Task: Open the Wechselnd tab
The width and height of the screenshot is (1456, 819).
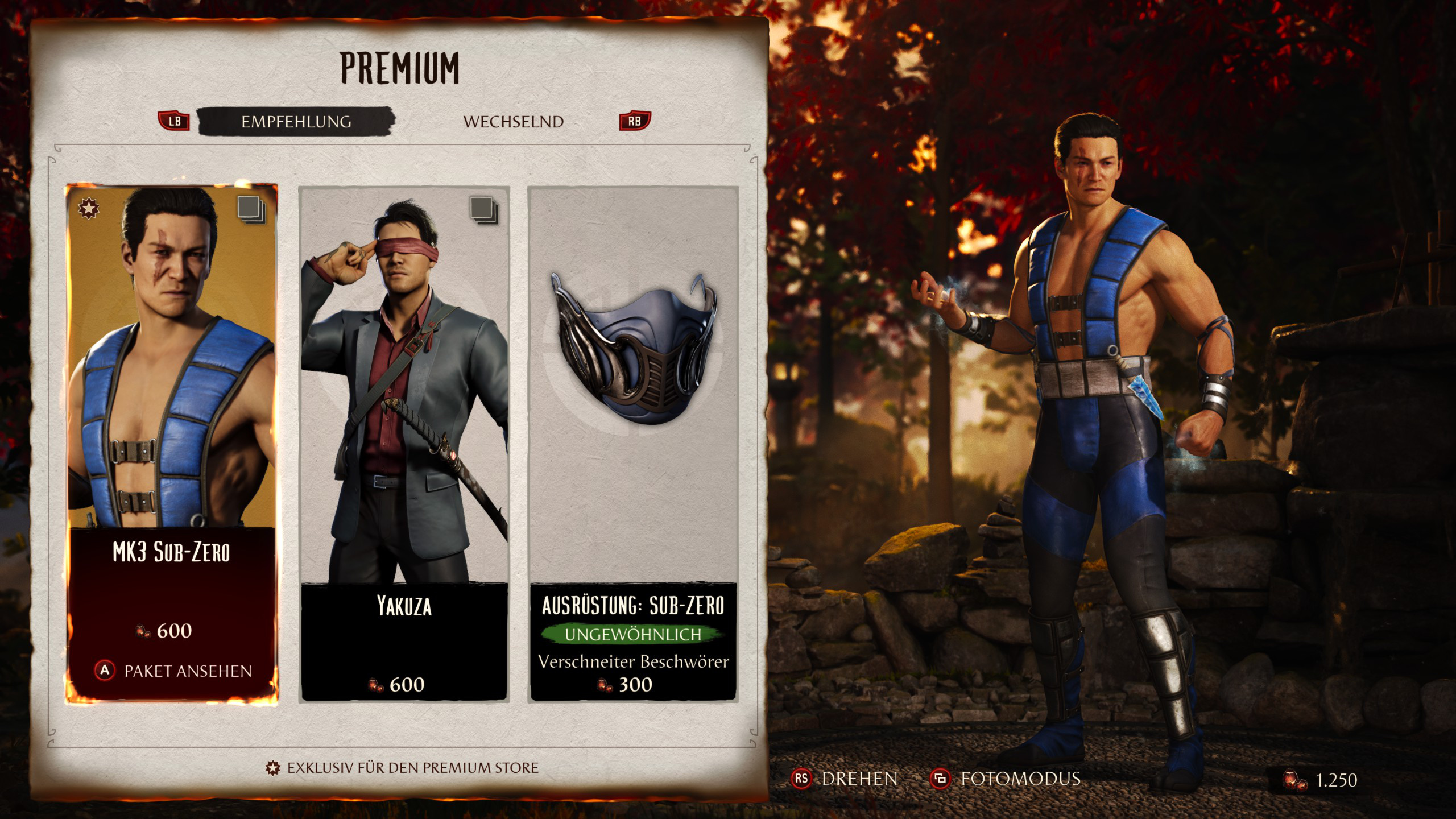Action: (x=513, y=122)
